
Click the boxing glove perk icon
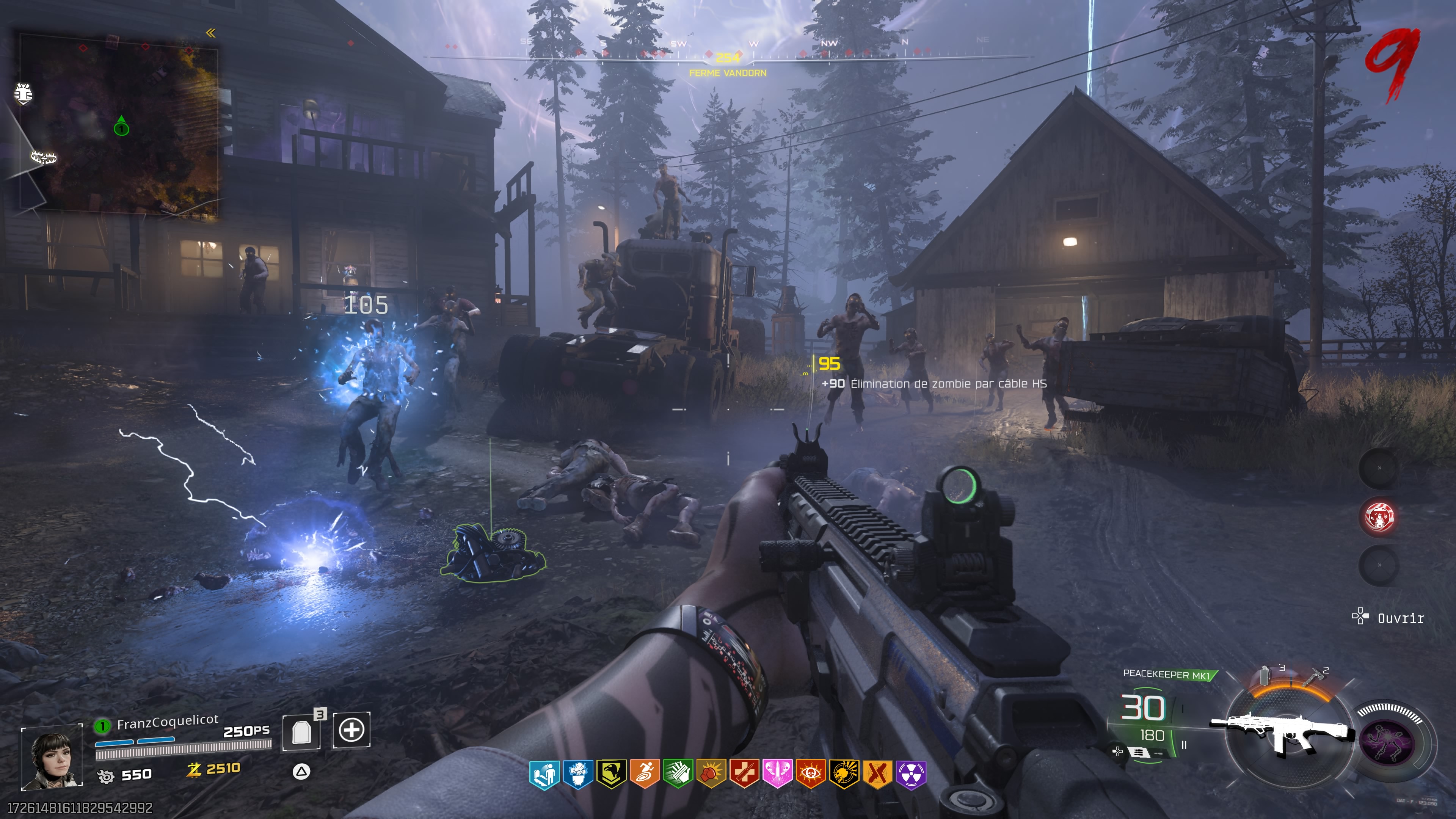click(x=711, y=774)
